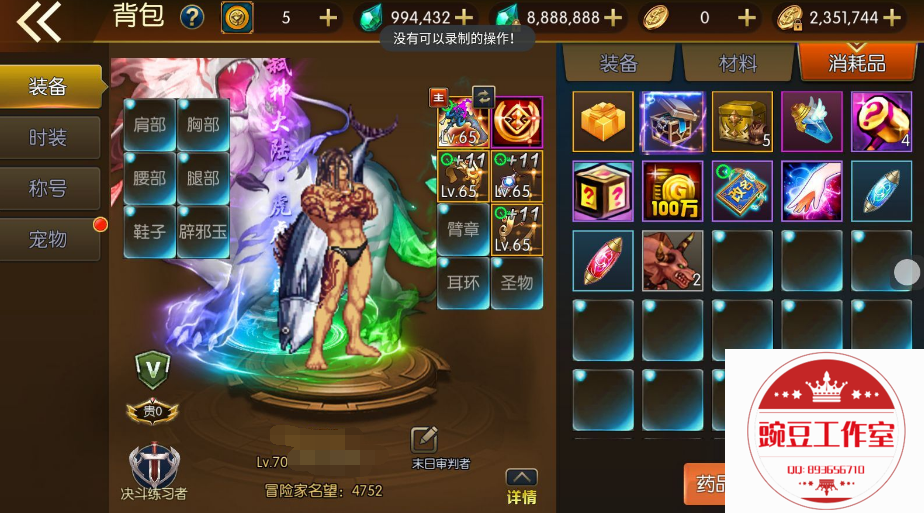Show 详情 character details
Viewport: 924px width, 513px height.
pos(521,487)
